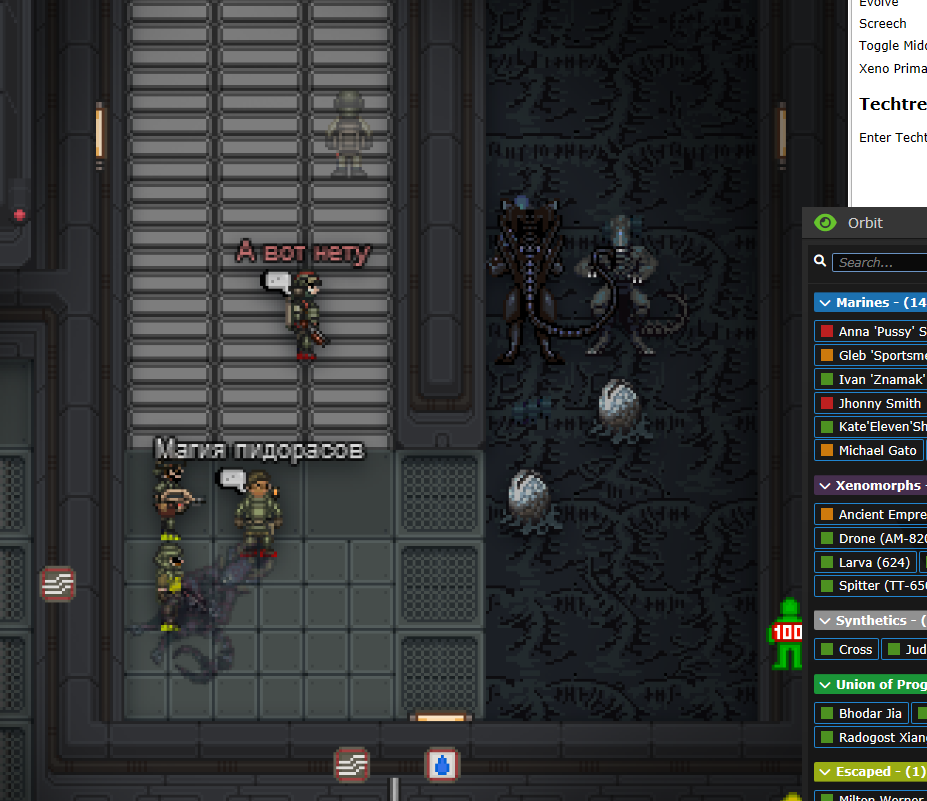
Task: Orbit the Ancient Empress entry
Action: click(x=872, y=514)
